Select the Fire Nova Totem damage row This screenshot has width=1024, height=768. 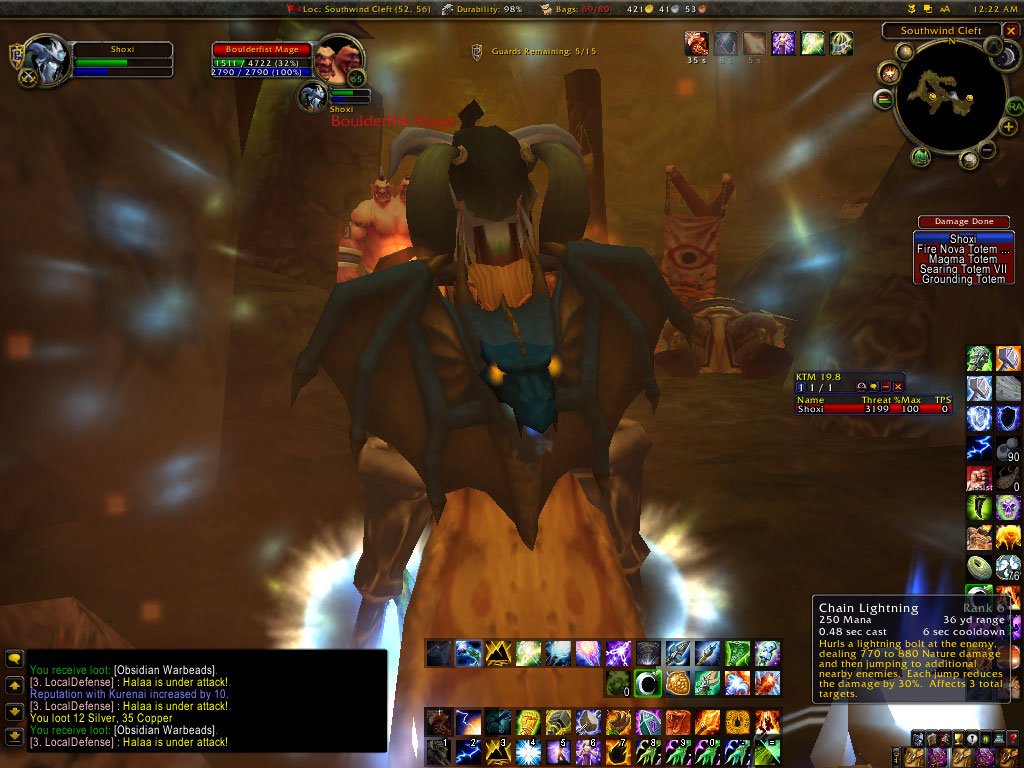tap(963, 249)
